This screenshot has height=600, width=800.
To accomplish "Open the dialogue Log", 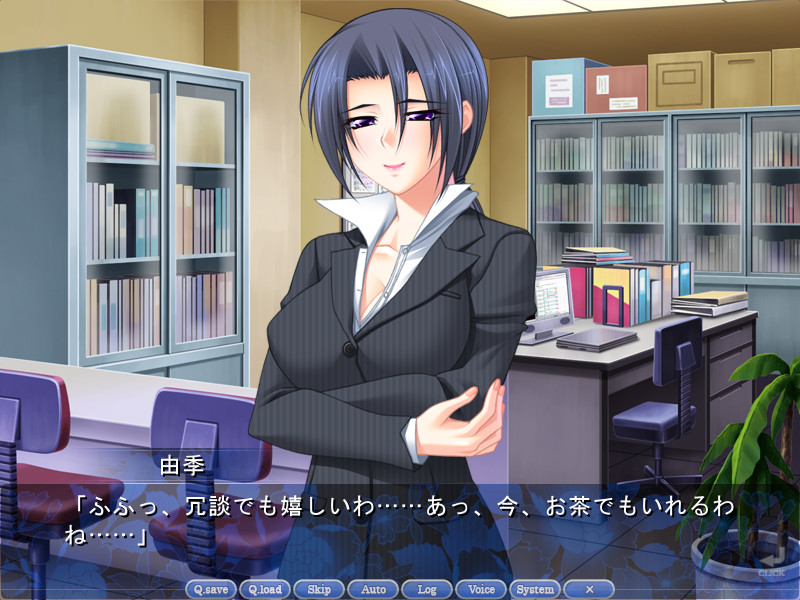I will [427, 589].
